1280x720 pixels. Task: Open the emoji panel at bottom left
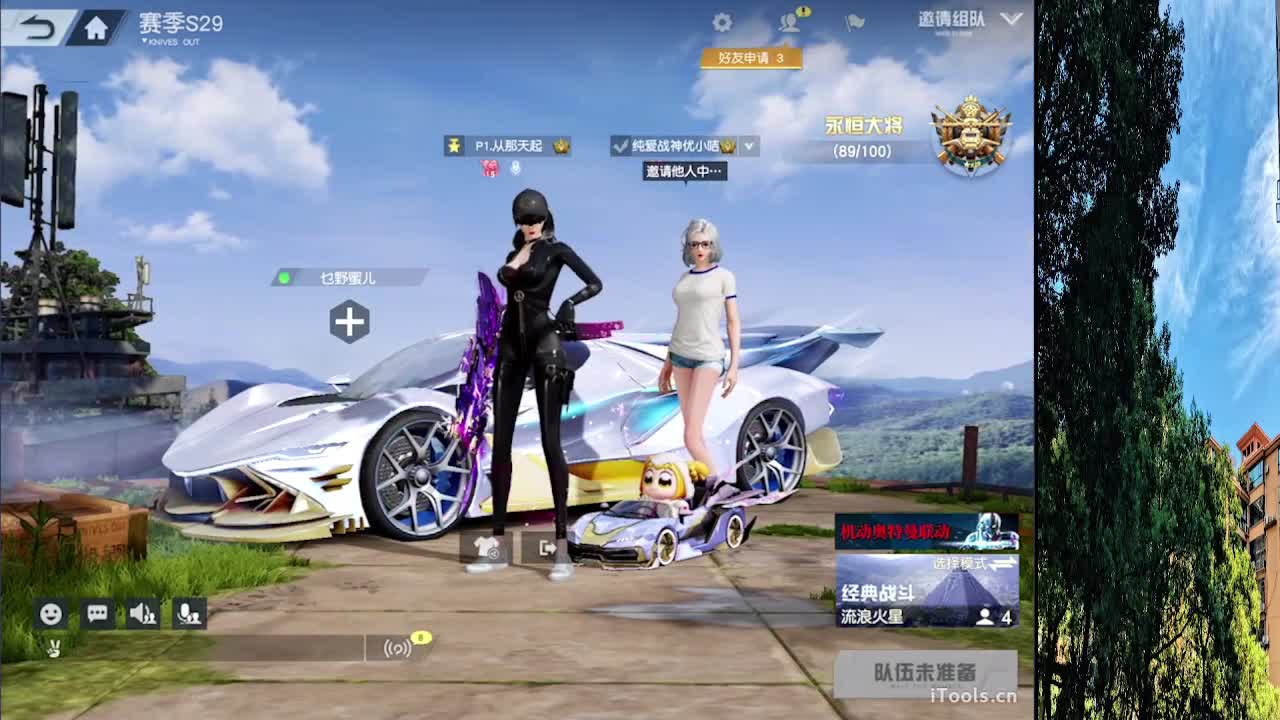coord(49,614)
